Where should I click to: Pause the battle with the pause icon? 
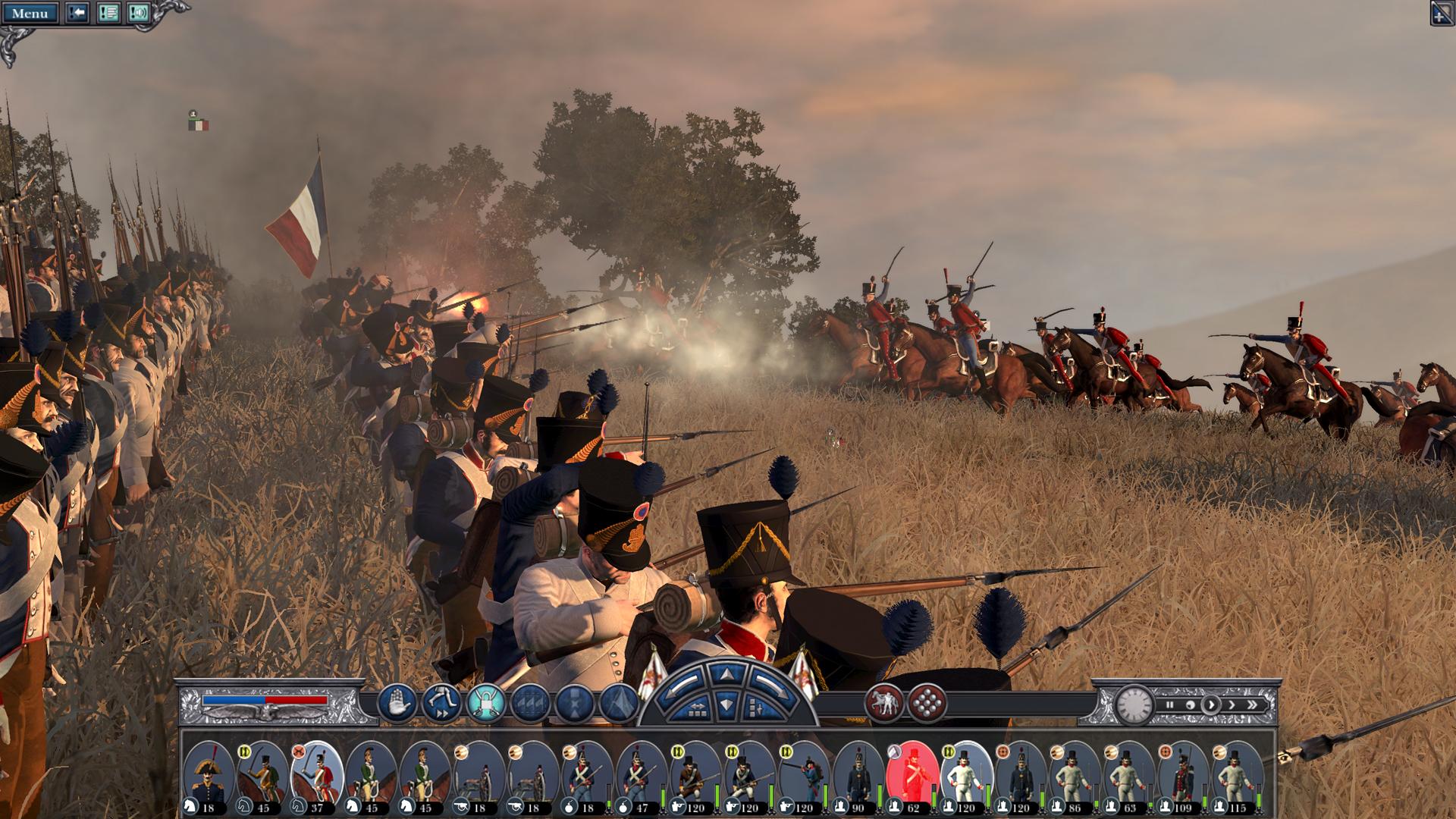click(x=1170, y=704)
